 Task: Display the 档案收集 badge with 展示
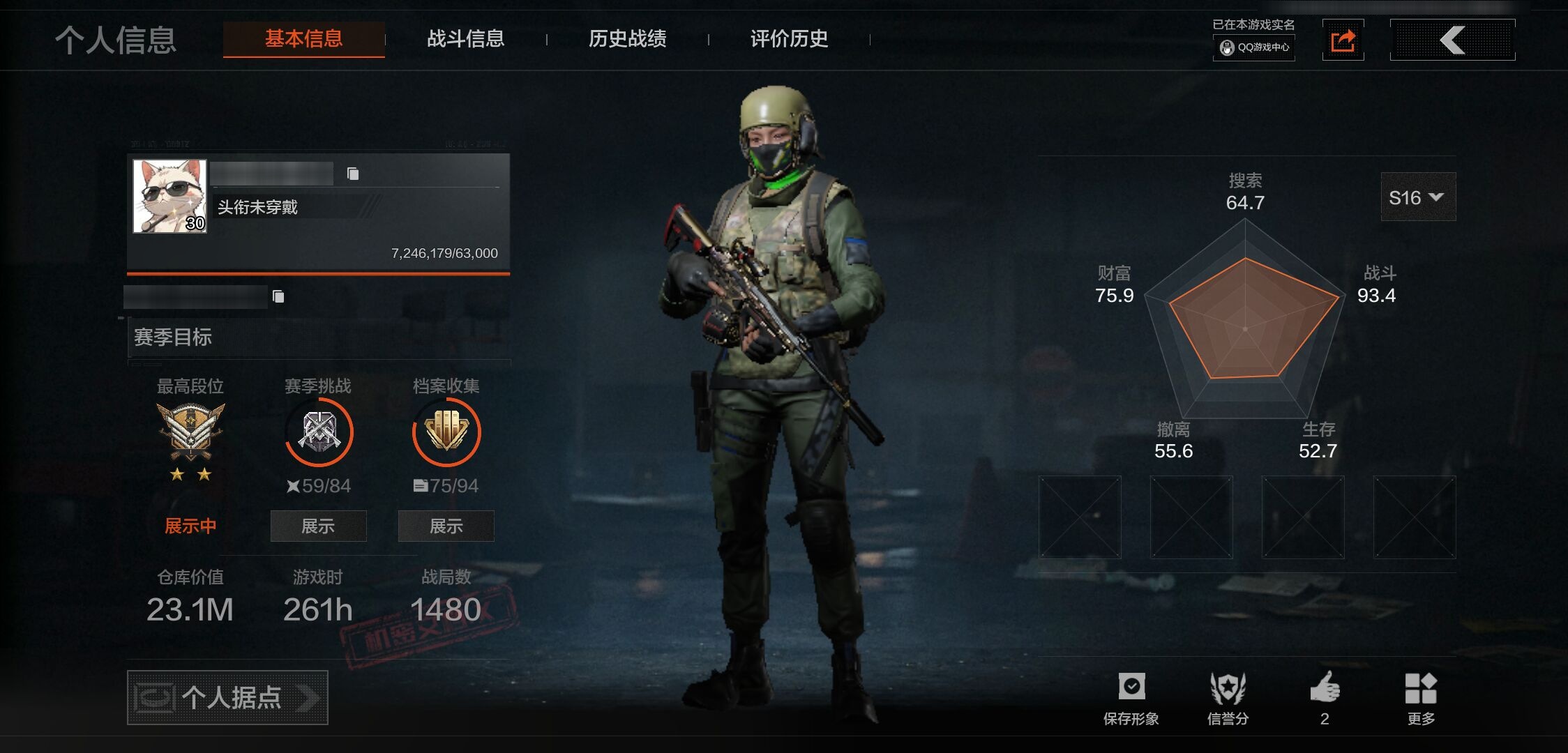446,526
